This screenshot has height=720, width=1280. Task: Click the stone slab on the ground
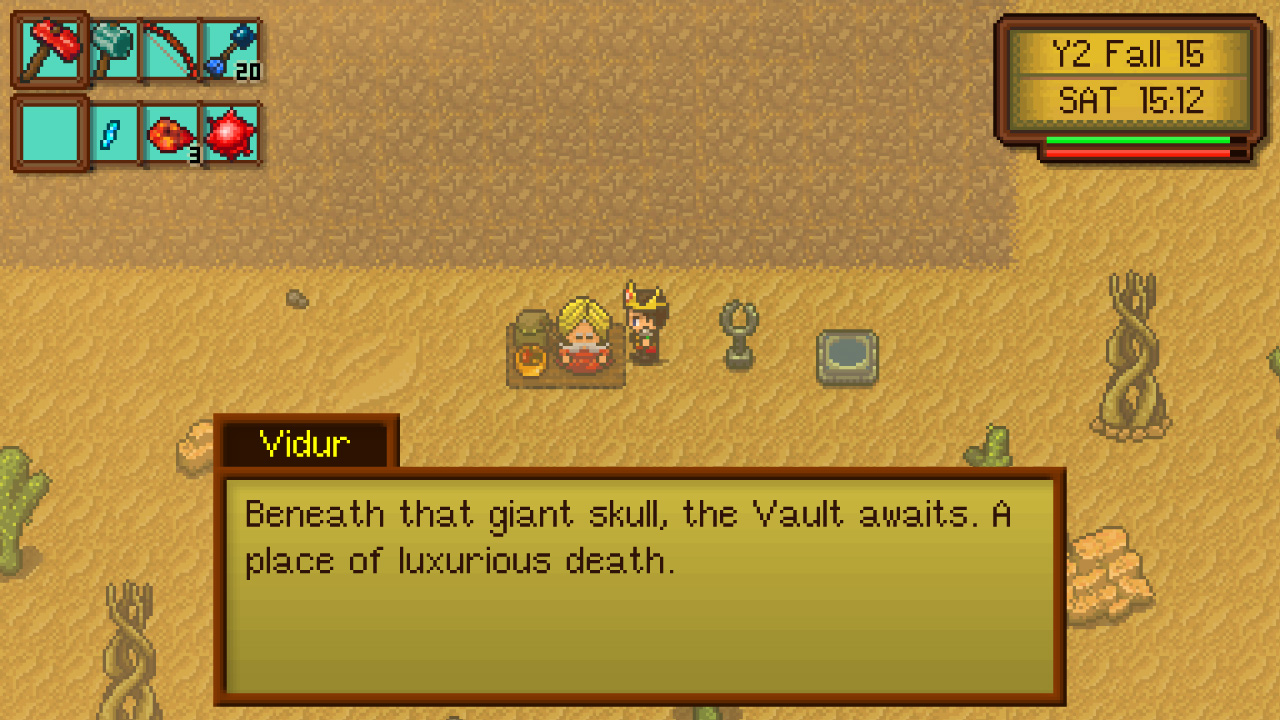[847, 357]
